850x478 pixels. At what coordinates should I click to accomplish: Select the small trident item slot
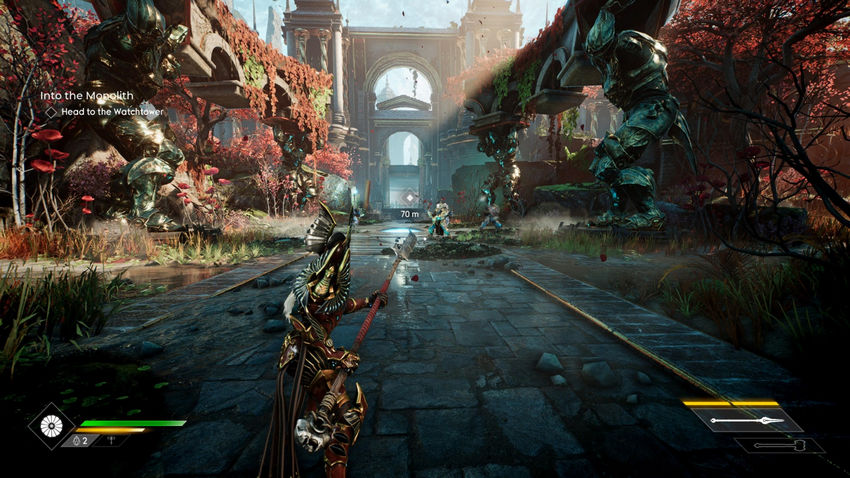pos(111,440)
